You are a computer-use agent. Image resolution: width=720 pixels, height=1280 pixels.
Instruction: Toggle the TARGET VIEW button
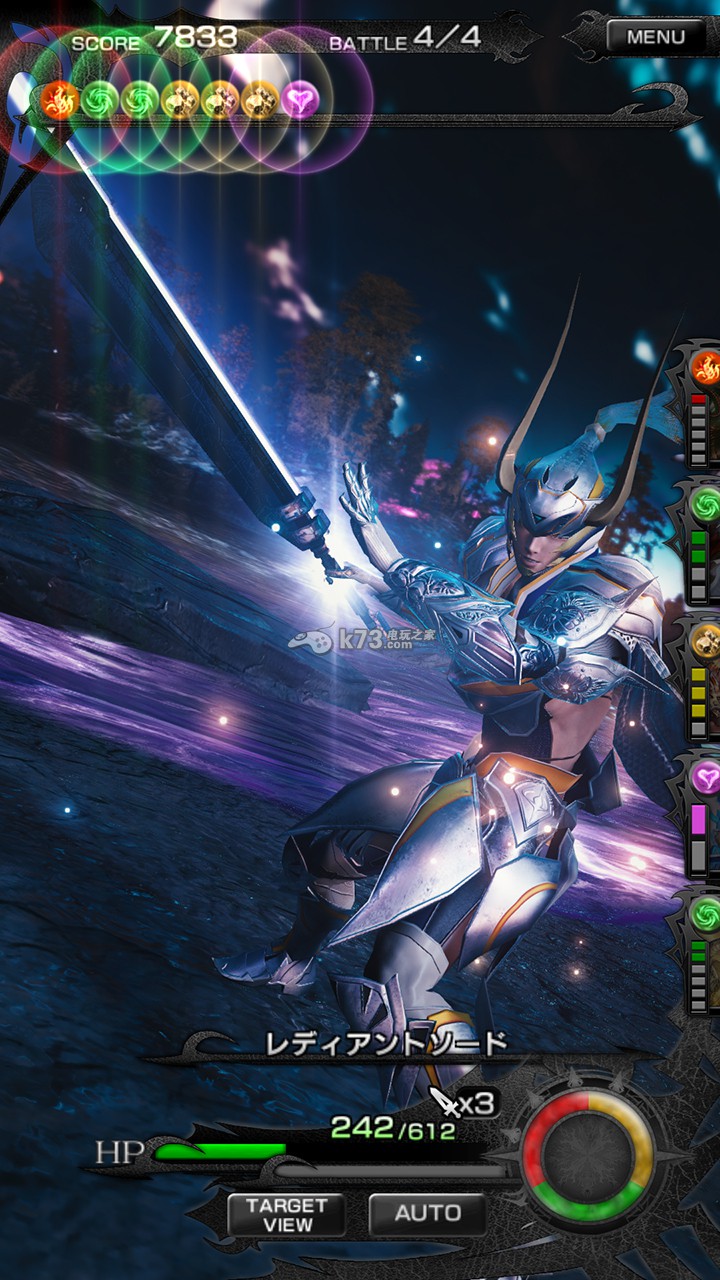(x=286, y=1214)
